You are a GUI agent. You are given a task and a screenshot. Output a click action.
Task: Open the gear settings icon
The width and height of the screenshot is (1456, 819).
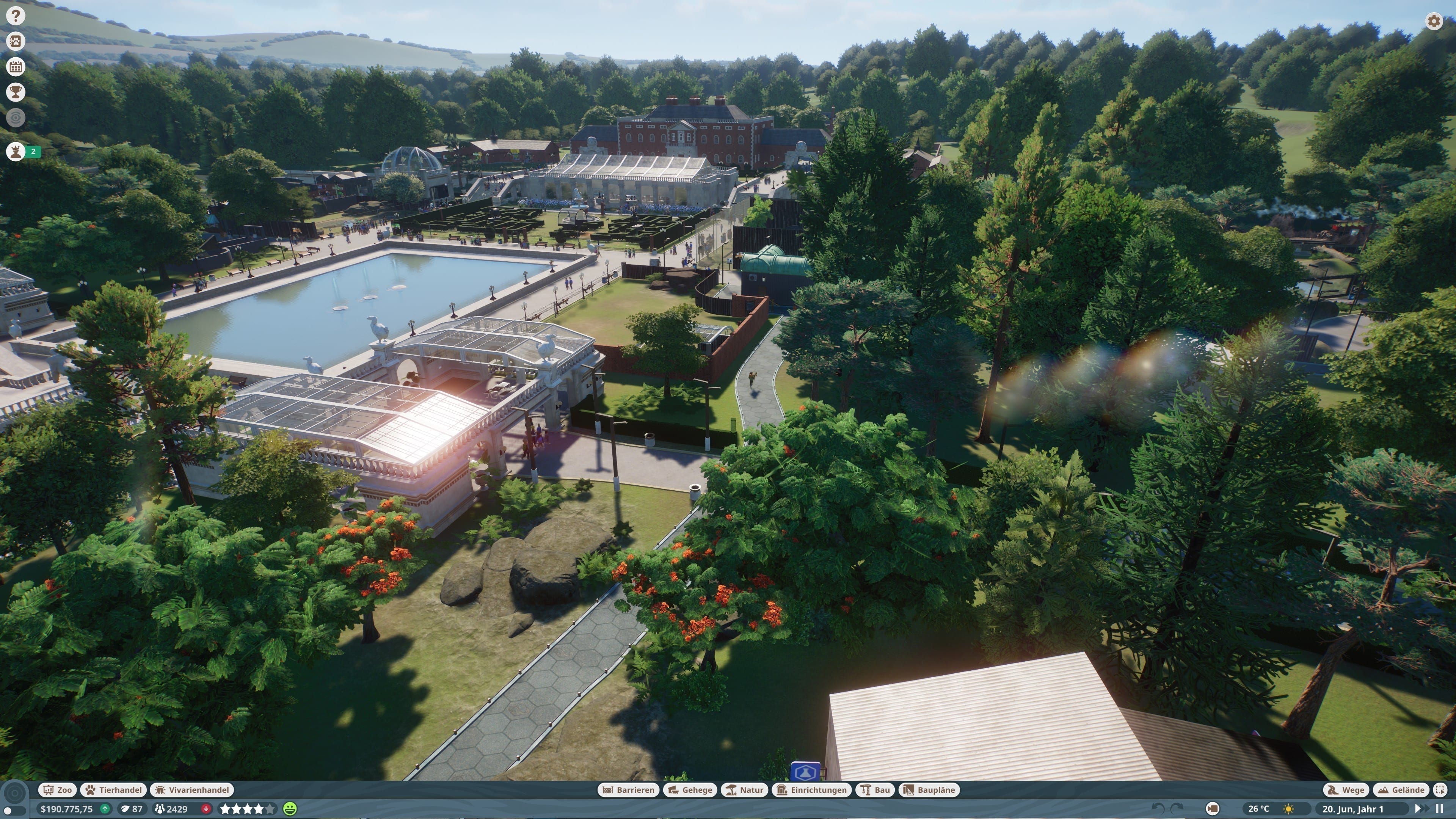point(1434,22)
